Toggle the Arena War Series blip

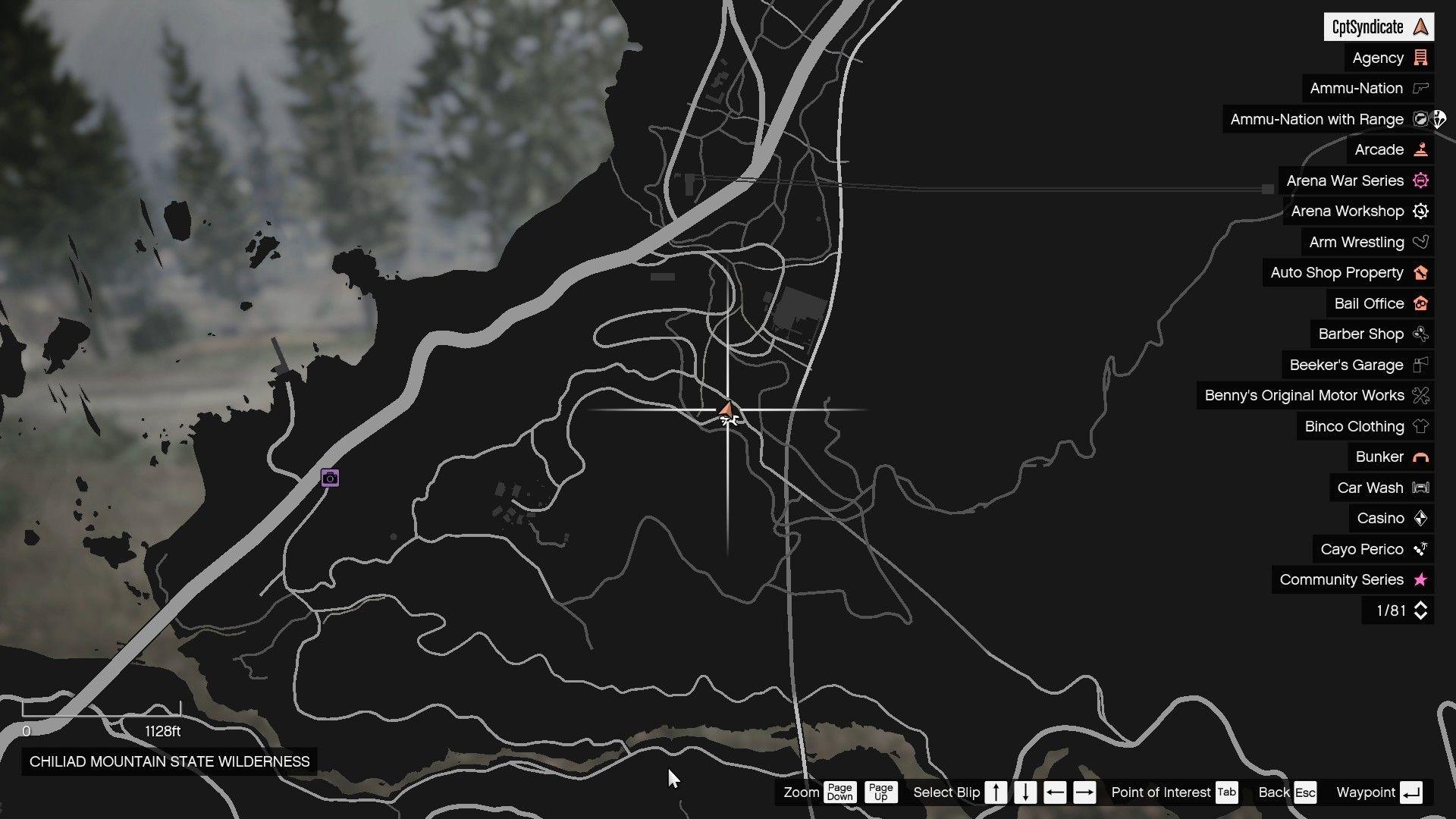pos(1420,180)
